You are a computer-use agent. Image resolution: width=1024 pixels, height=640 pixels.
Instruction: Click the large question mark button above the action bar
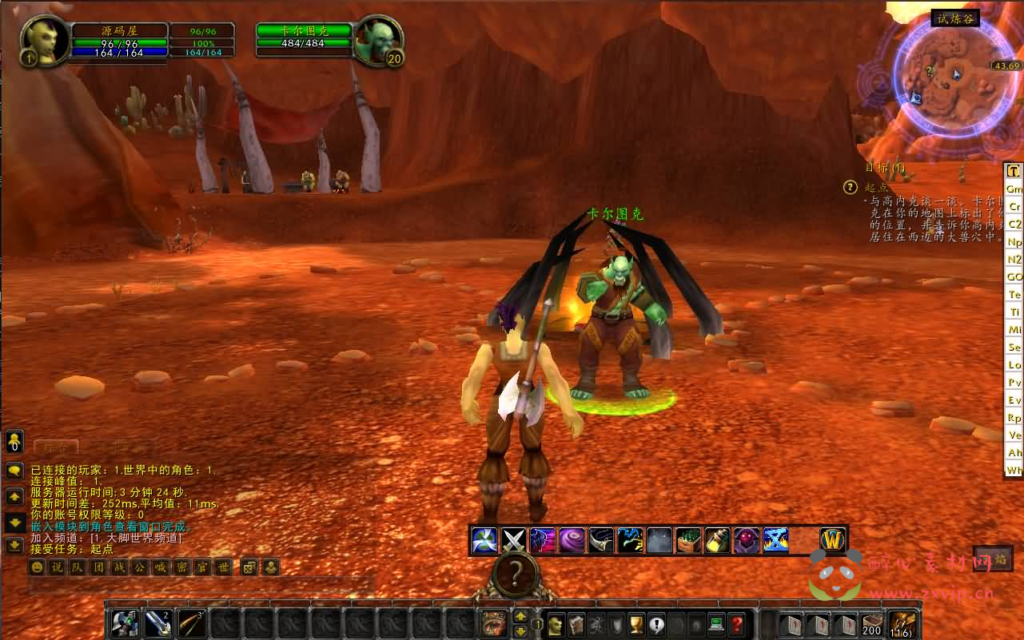[x=515, y=574]
